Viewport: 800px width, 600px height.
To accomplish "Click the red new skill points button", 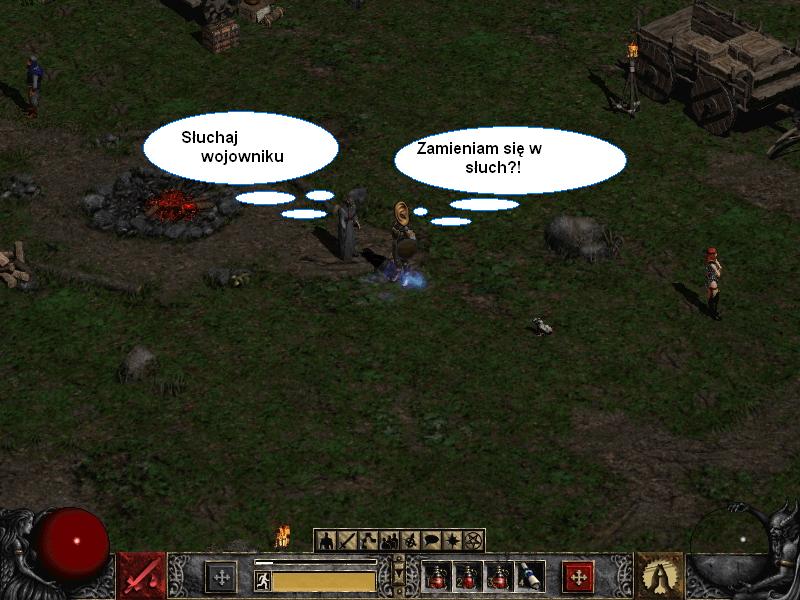I will [x=578, y=577].
